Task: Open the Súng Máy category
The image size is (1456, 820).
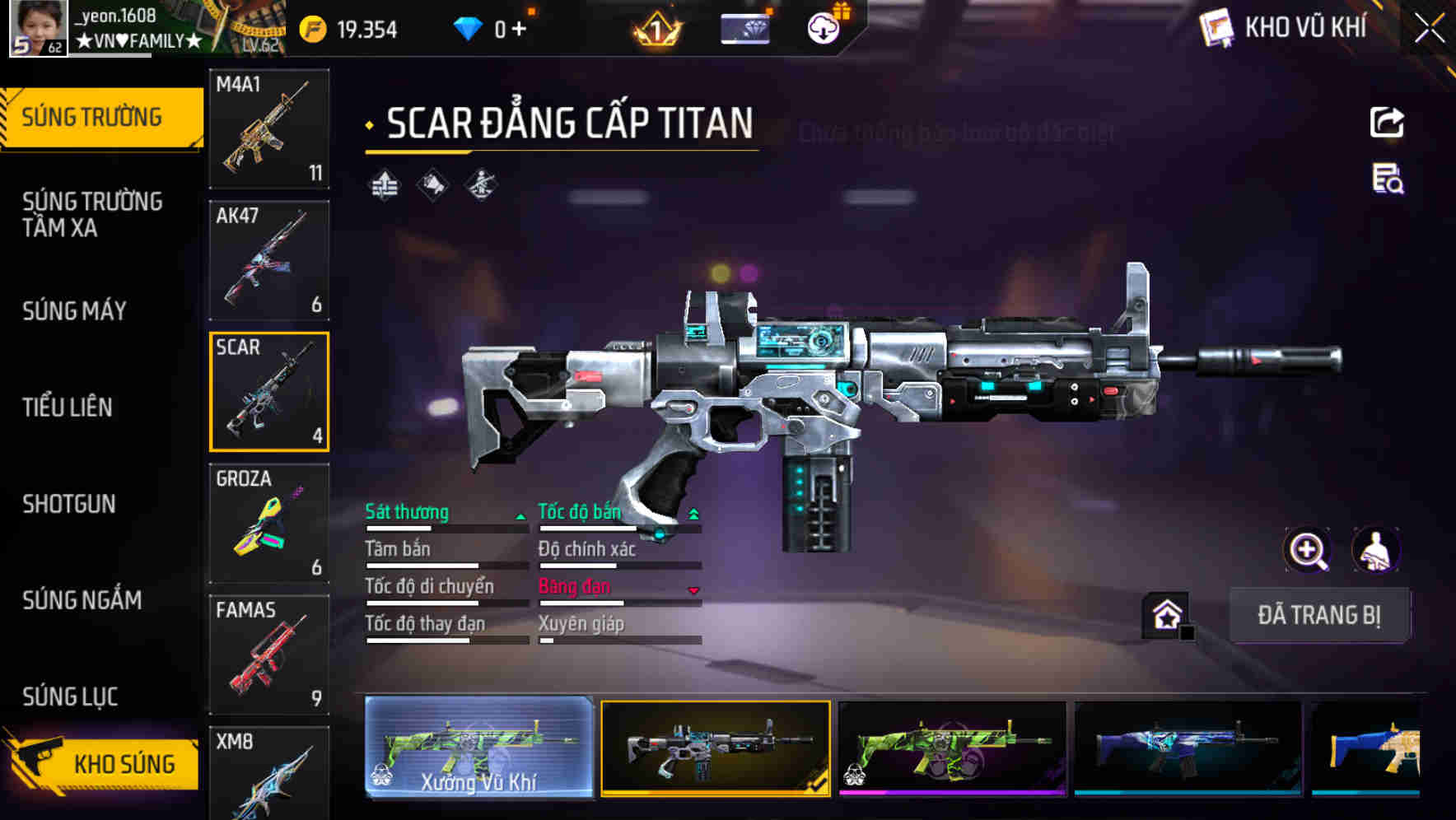Action: tap(74, 310)
